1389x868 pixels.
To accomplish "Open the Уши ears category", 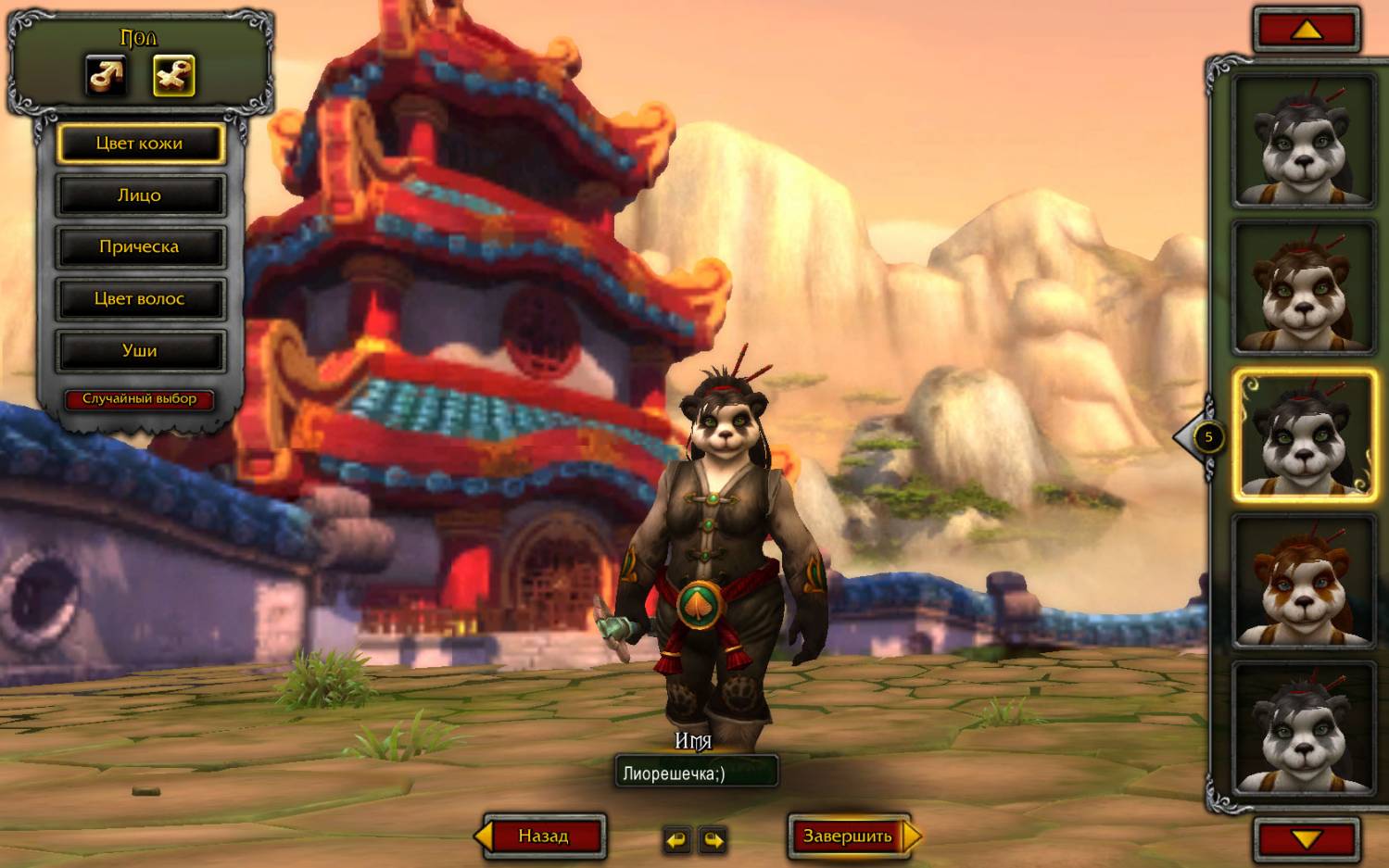I will 140,351.
